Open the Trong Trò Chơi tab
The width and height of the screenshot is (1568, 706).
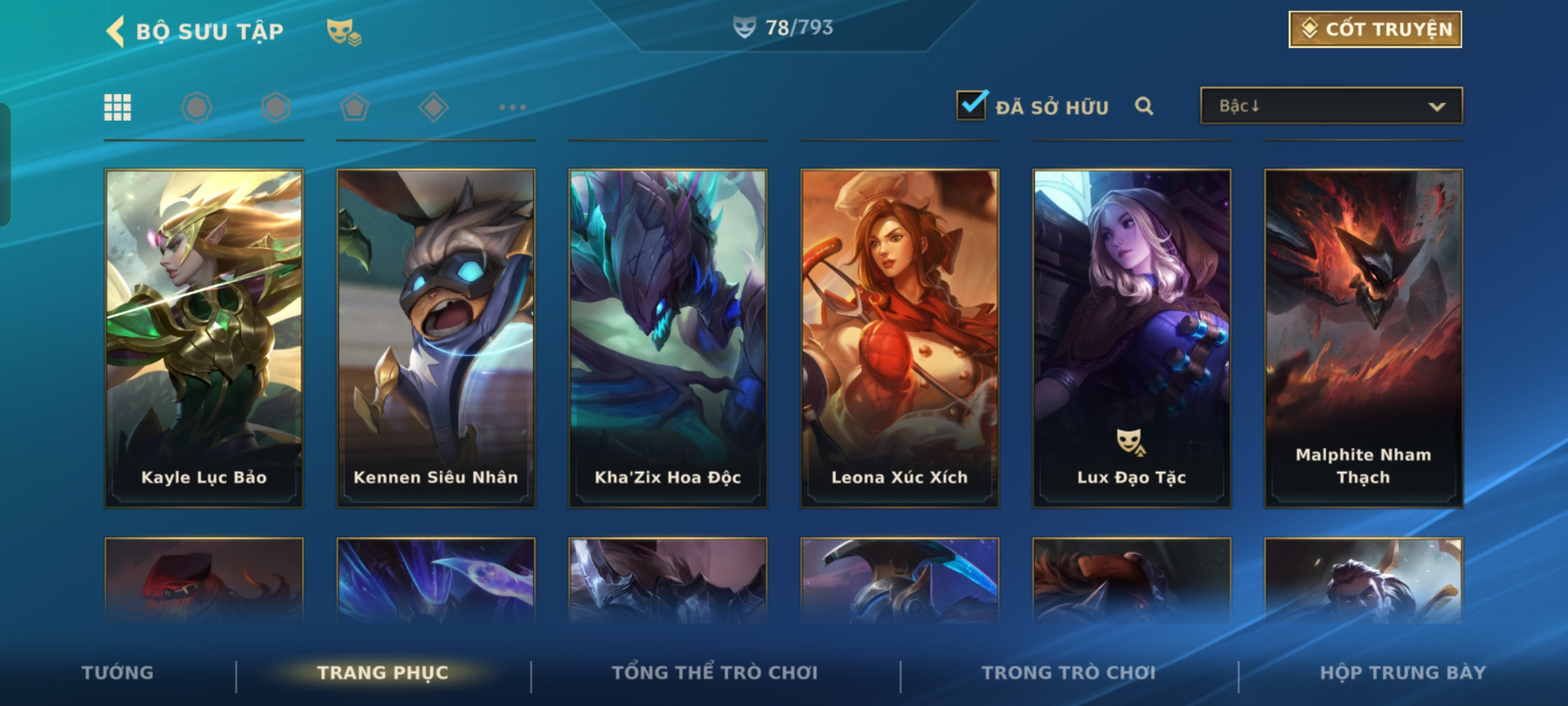1069,673
